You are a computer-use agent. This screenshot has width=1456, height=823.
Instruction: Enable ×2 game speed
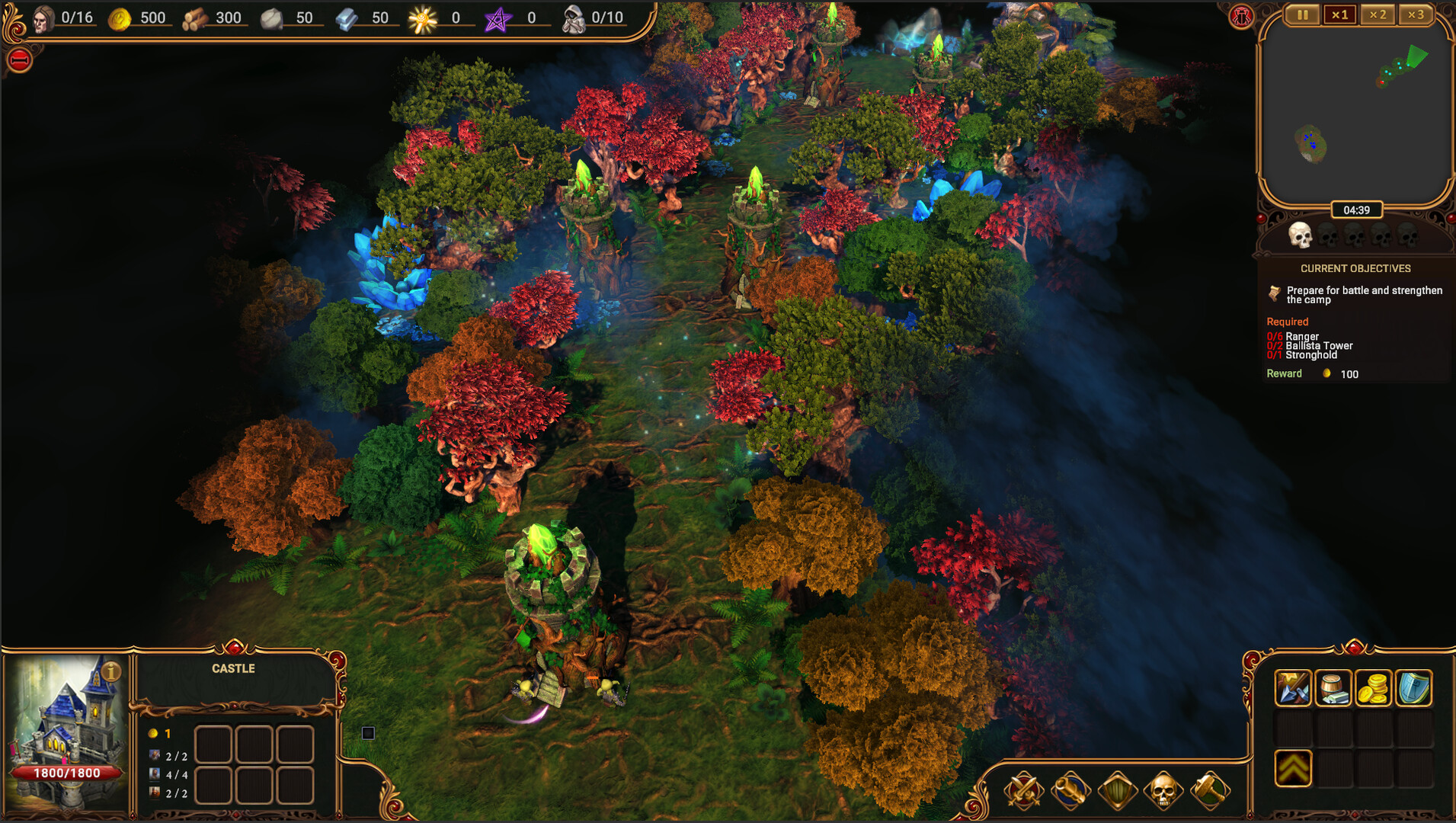click(x=1377, y=14)
